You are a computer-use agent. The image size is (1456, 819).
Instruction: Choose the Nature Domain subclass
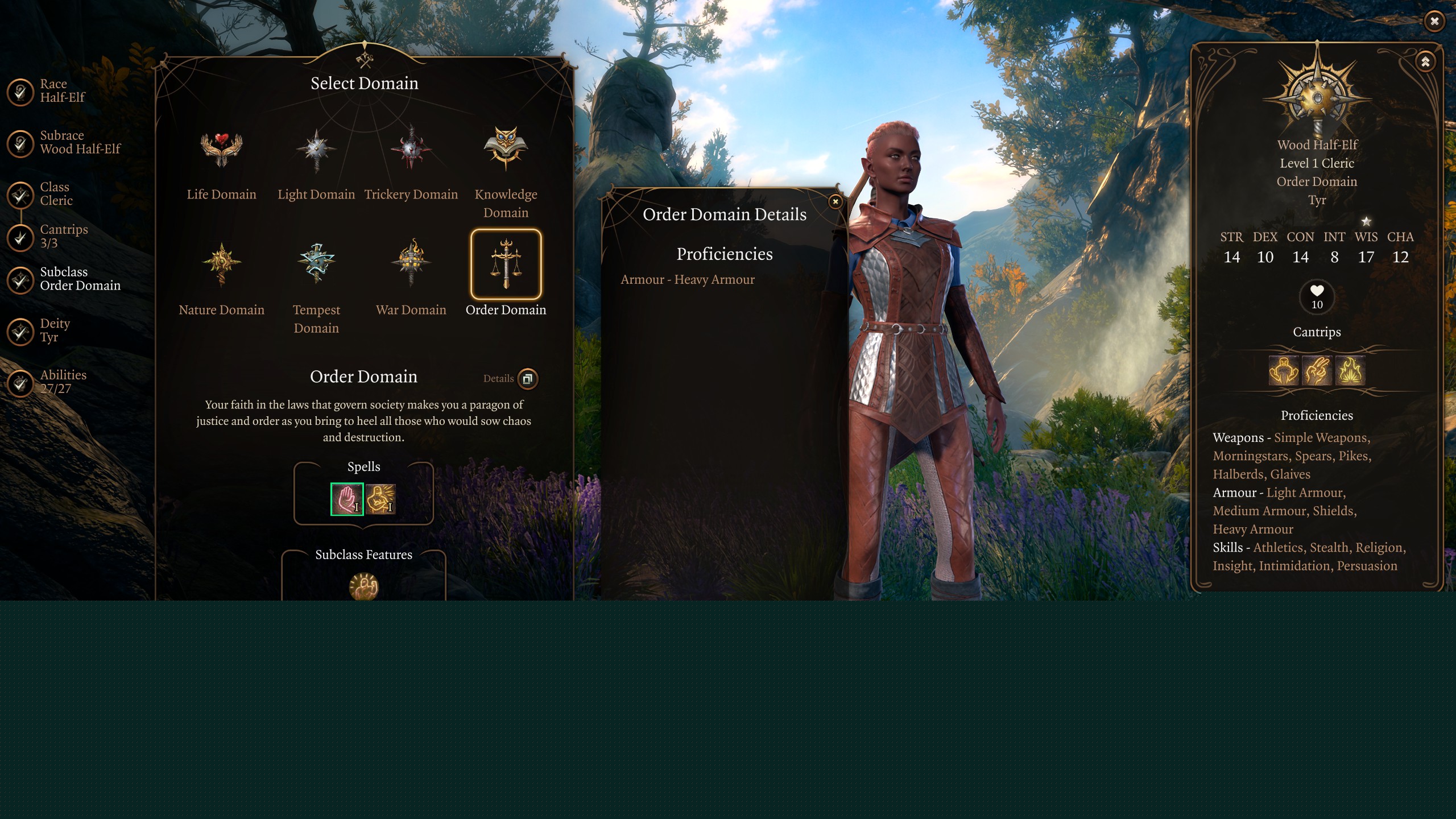tap(221, 264)
